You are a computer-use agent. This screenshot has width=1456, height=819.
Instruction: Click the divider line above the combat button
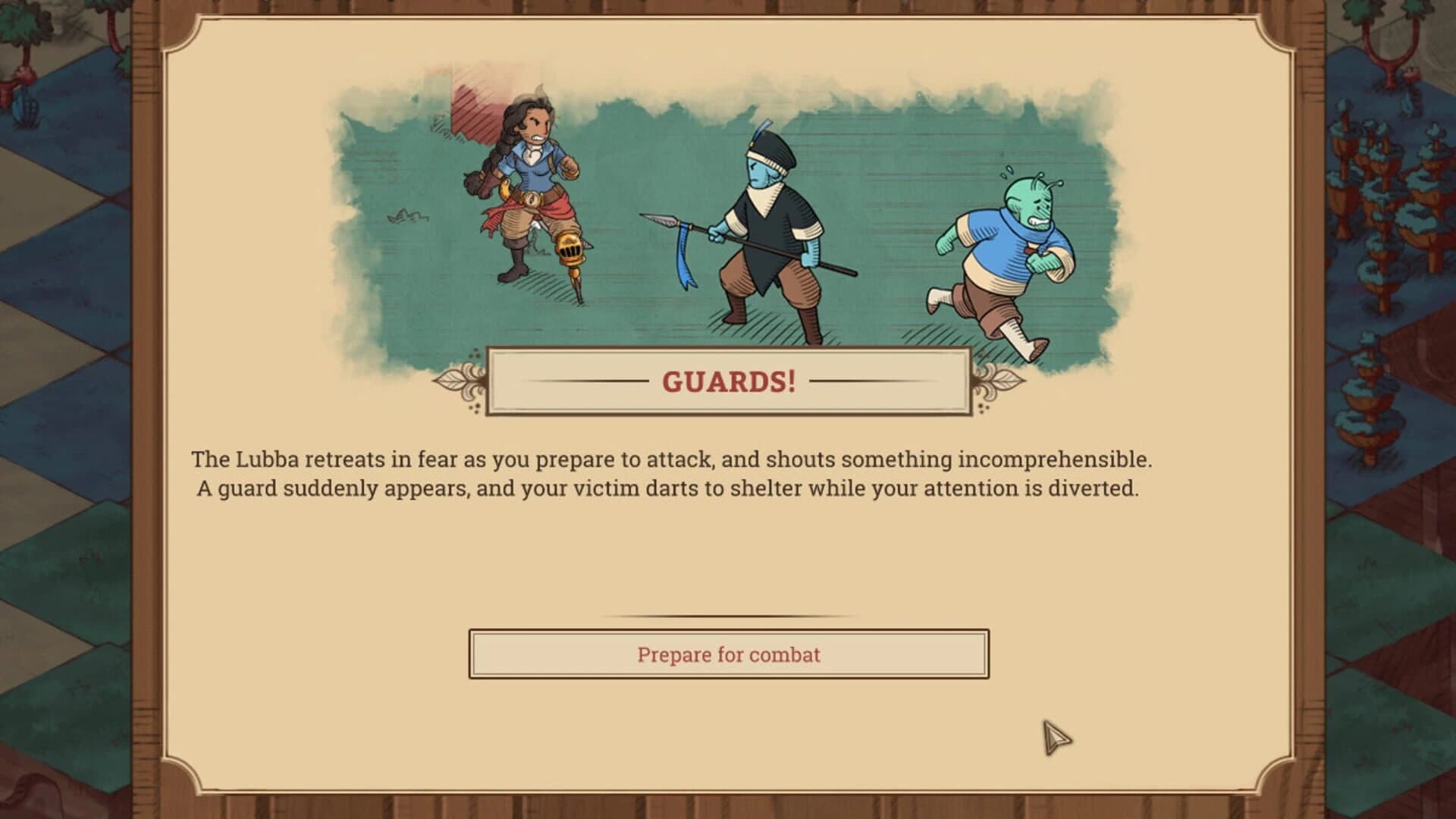pyautogui.click(x=728, y=614)
